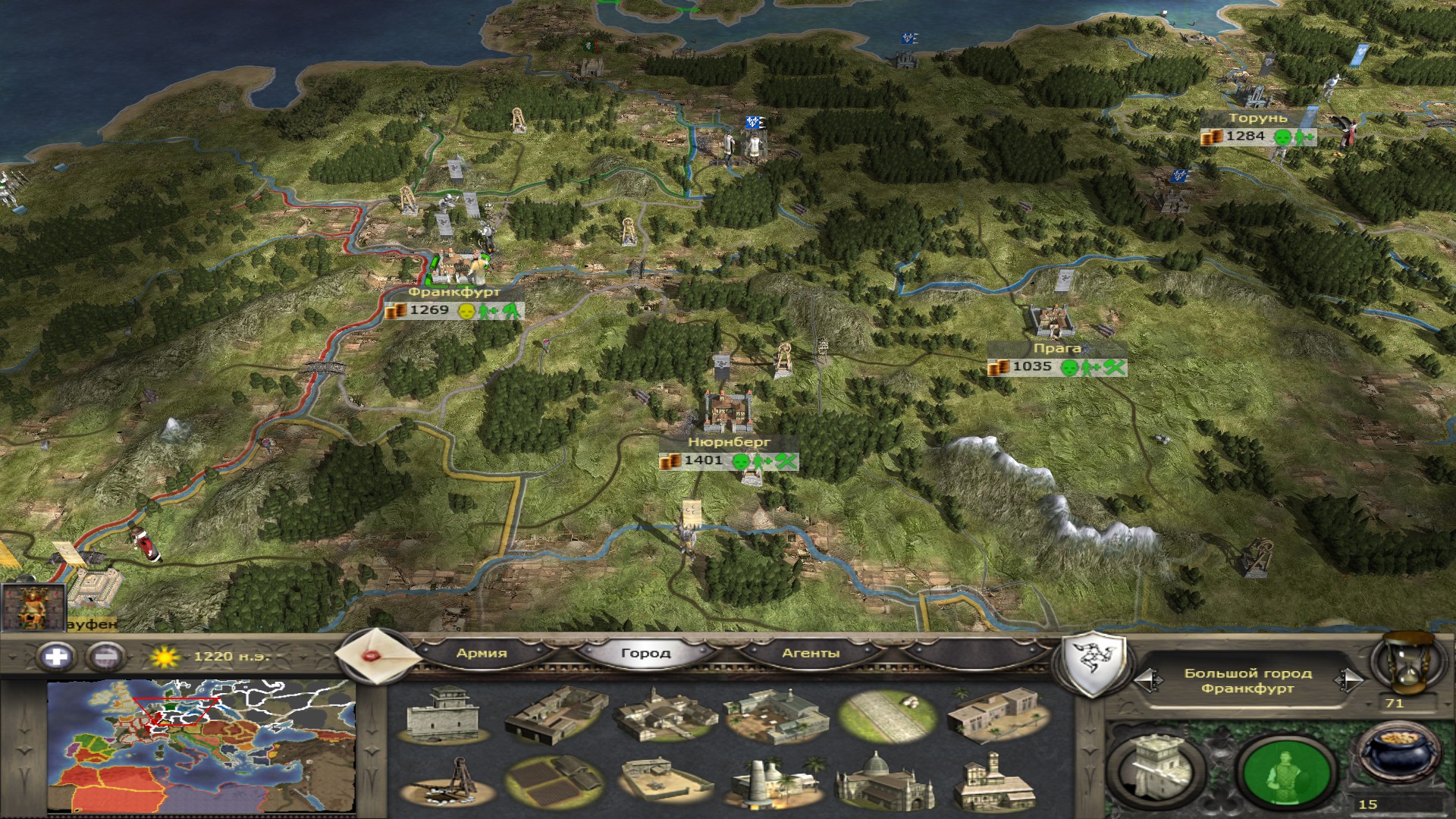This screenshot has height=819, width=1456.
Task: Go to next settlement with right arrow
Action: (x=1348, y=680)
